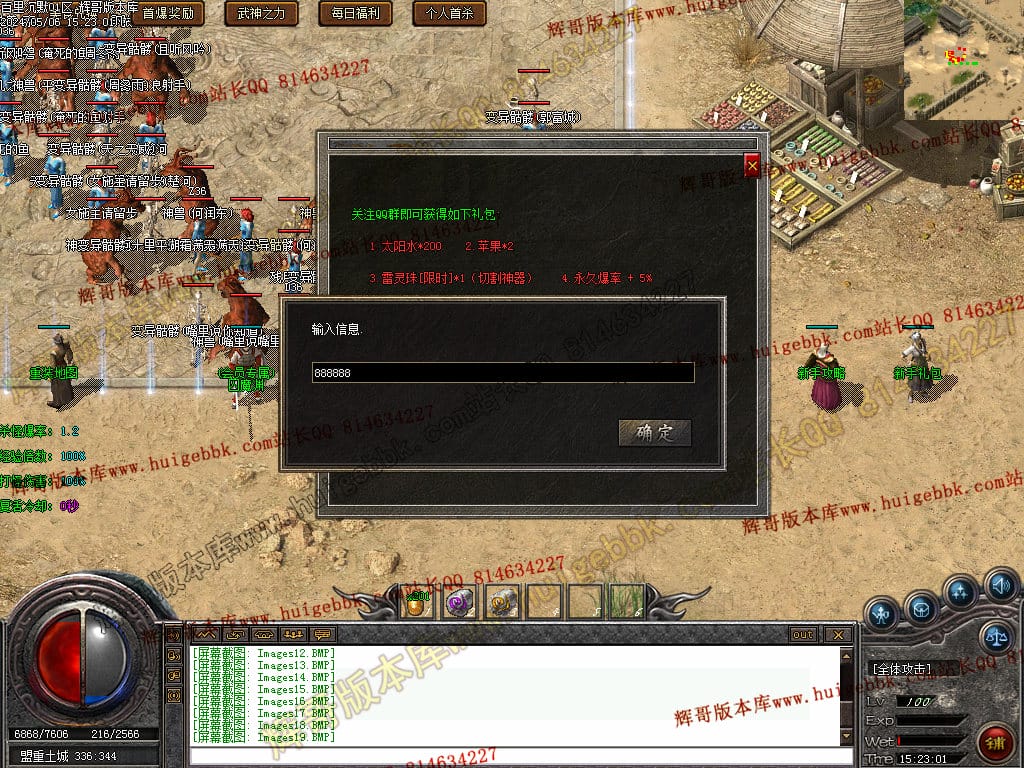Change the 全体攻击 attack mode
This screenshot has width=1024, height=768.
click(x=903, y=669)
